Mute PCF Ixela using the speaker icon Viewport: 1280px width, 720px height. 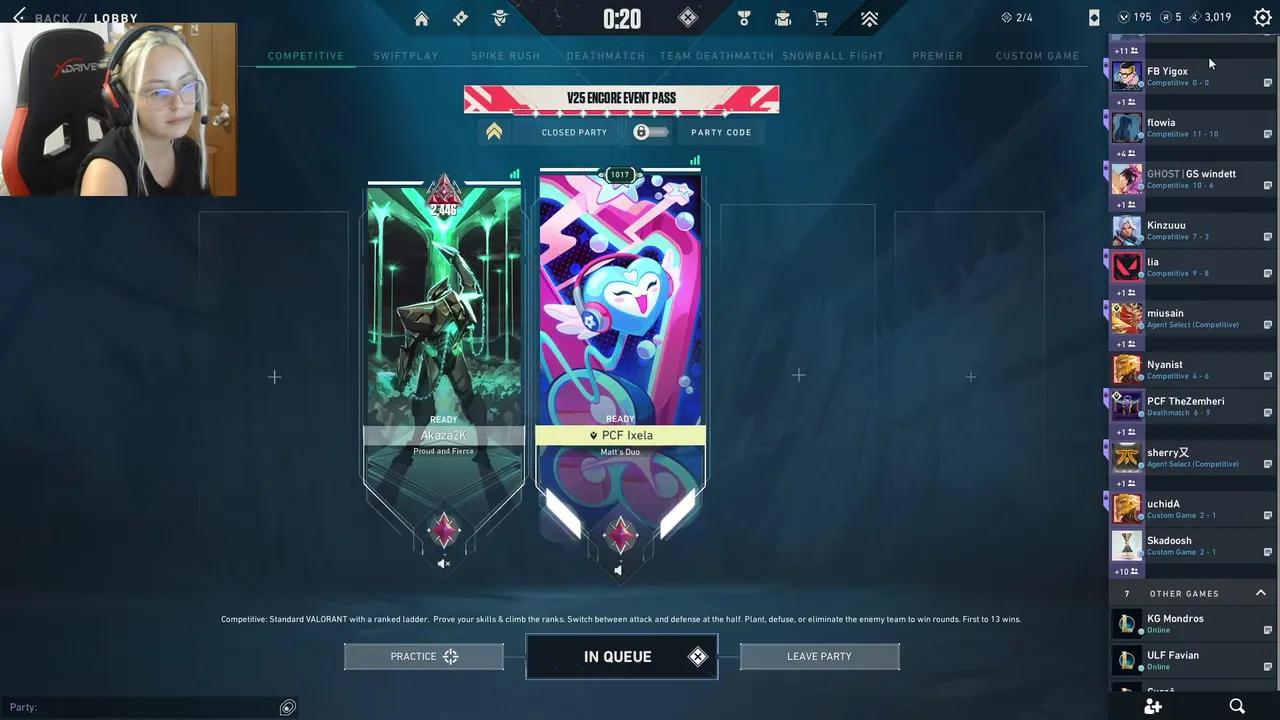tap(618, 570)
